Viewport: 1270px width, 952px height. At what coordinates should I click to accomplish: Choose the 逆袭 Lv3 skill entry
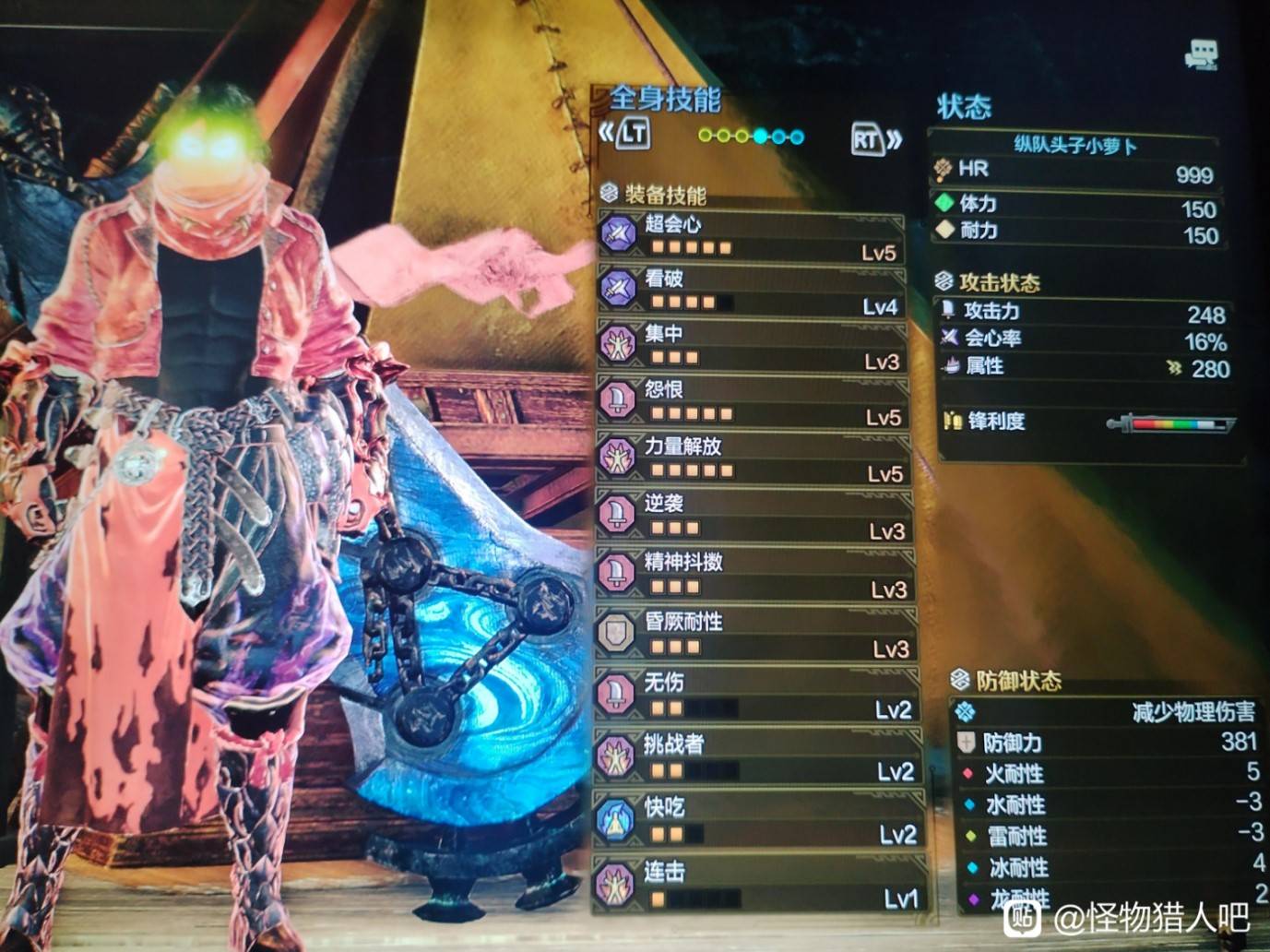(x=756, y=516)
